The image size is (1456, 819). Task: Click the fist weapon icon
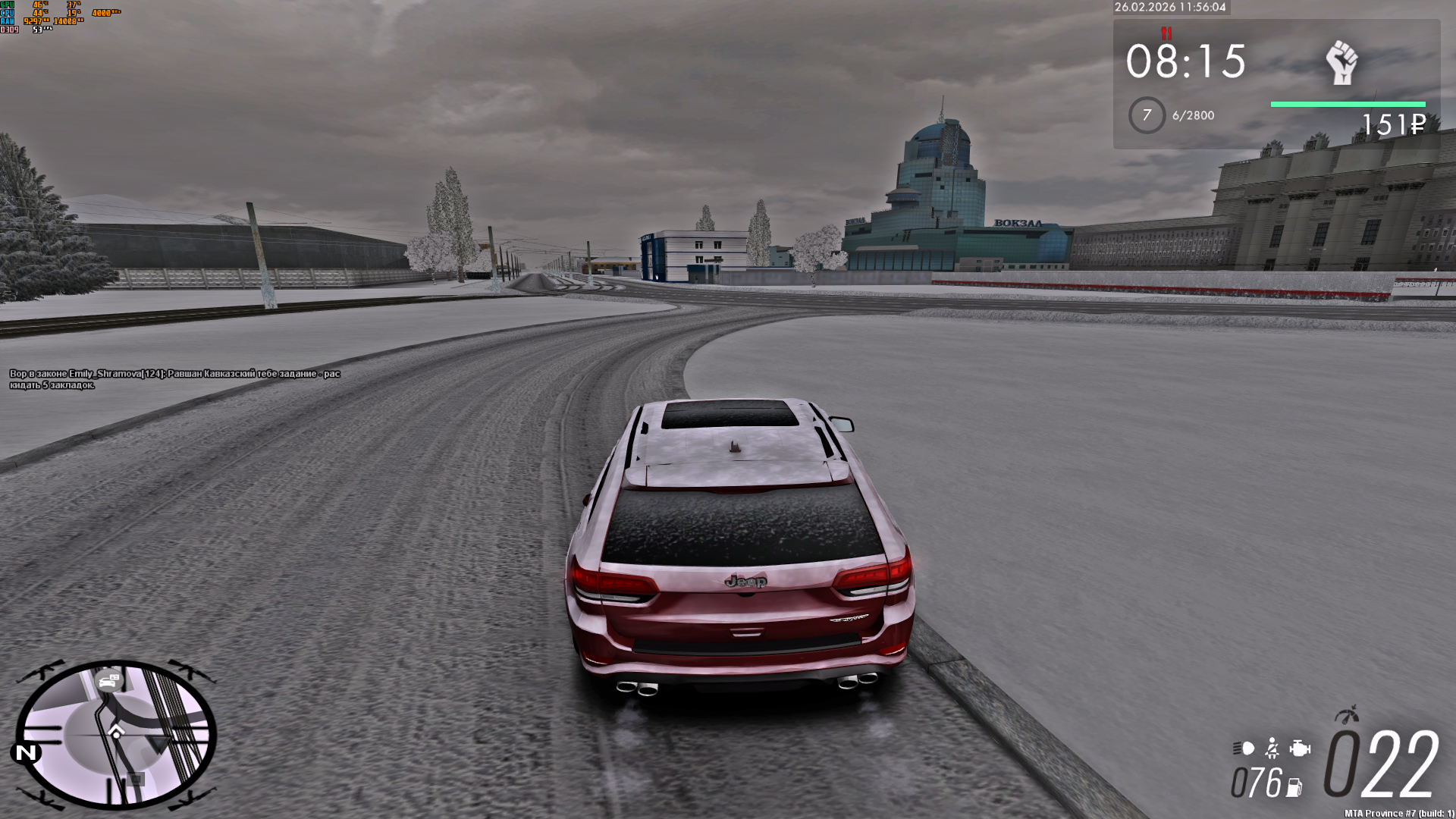point(1341,63)
